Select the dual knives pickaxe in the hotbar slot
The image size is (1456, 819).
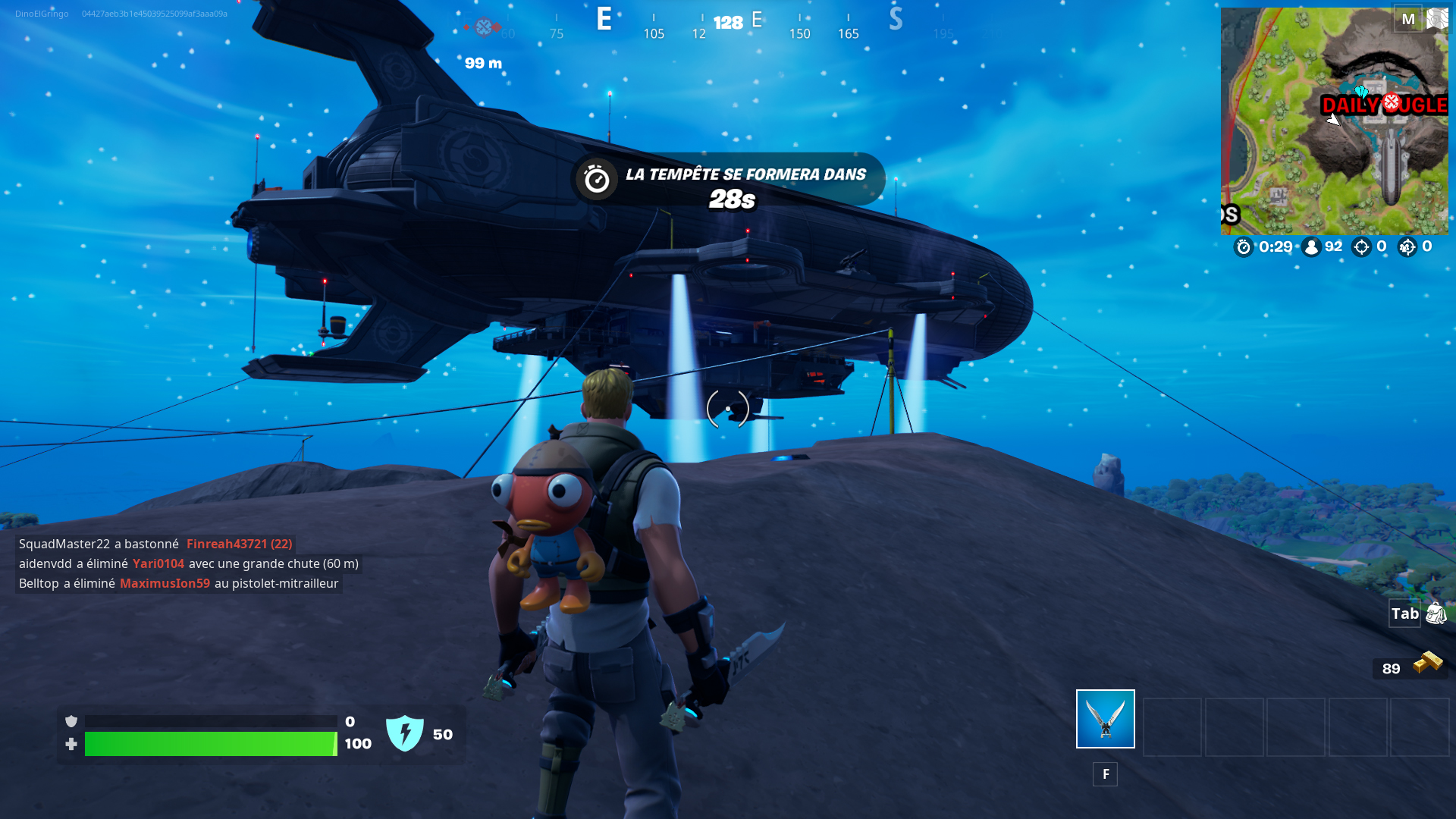coord(1104,718)
